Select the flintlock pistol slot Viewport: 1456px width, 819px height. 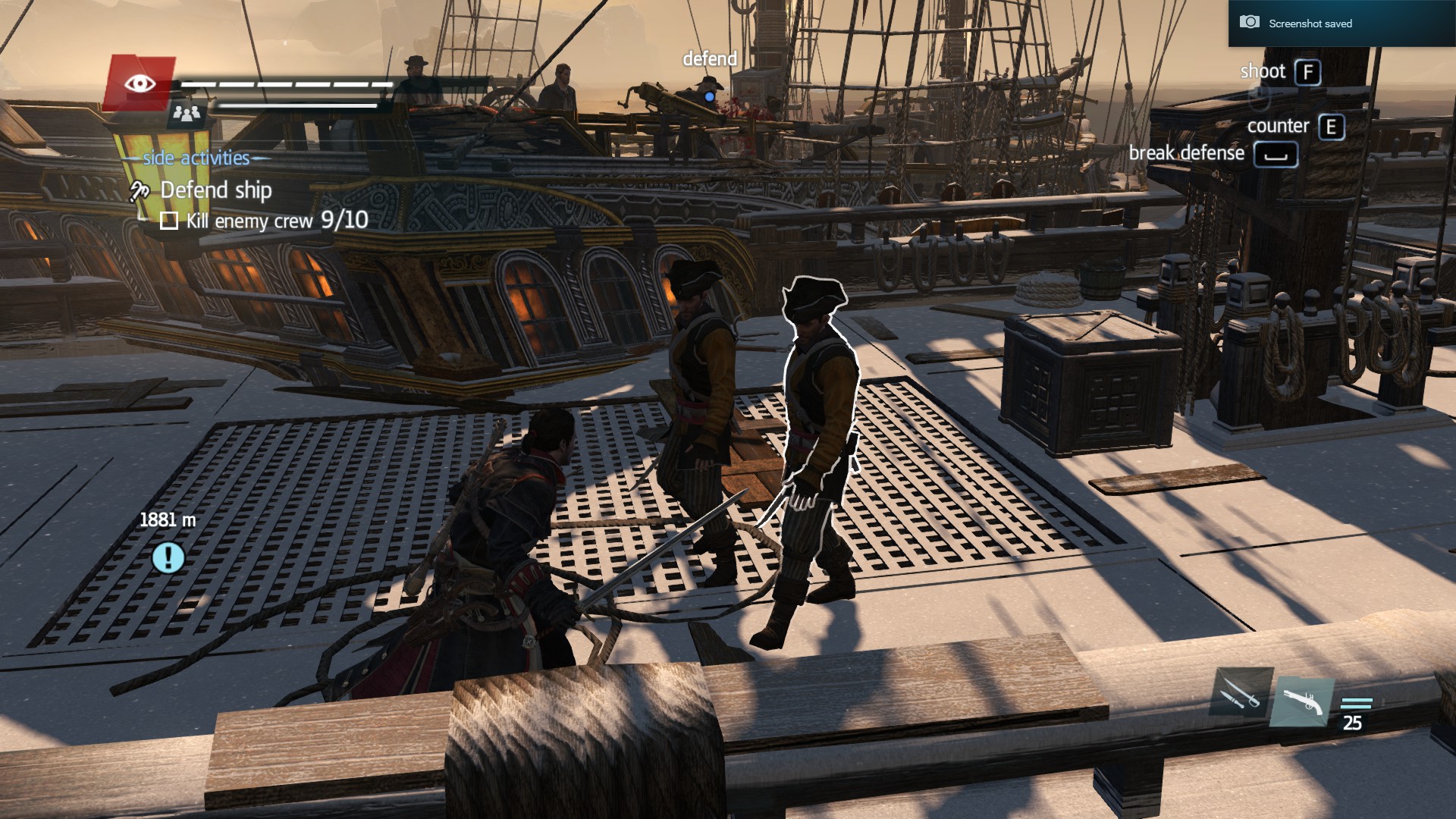(x=1302, y=701)
